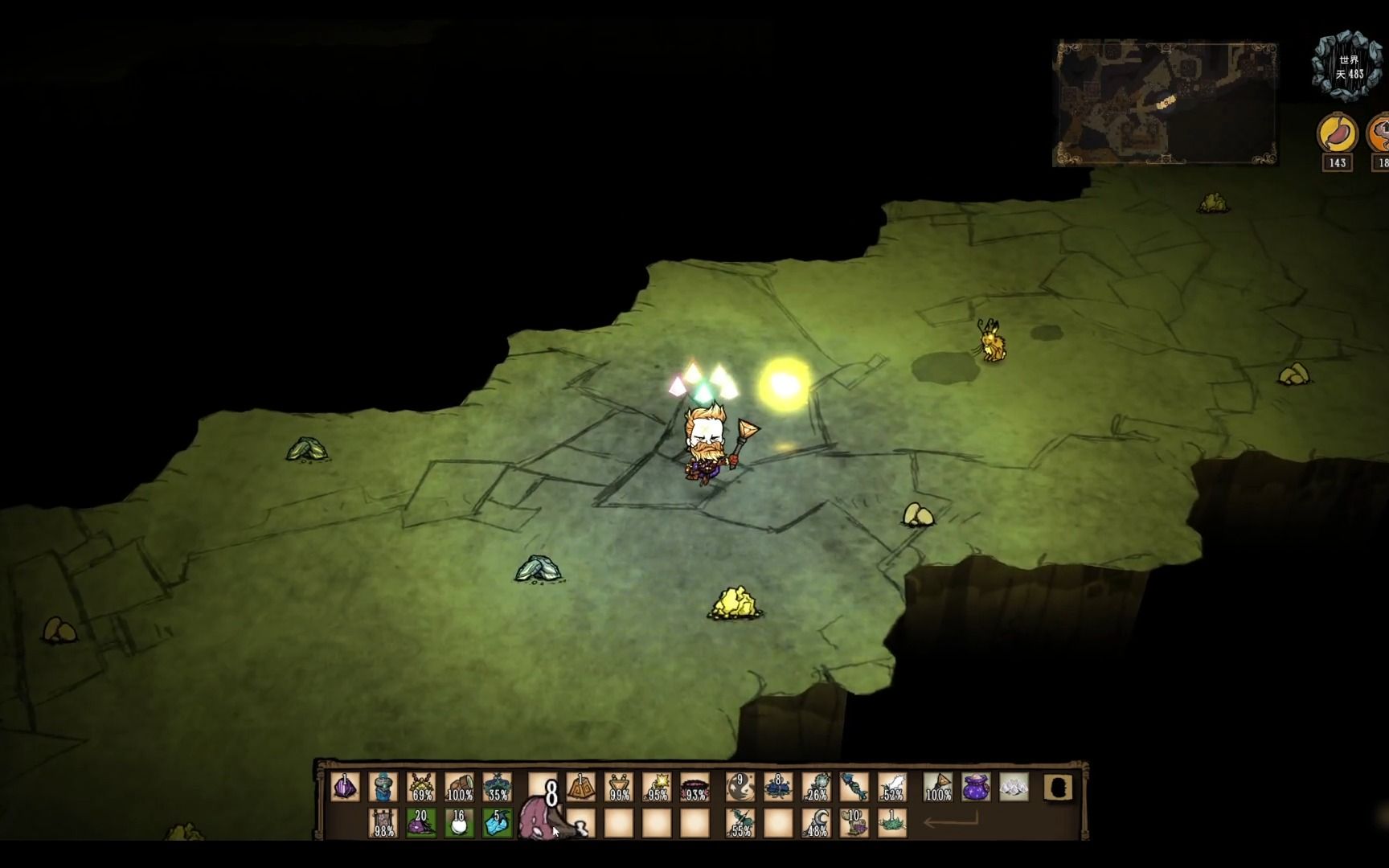Select the equipped white crystal cluster slot
Screen dimensions: 1389x868
click(1014, 787)
